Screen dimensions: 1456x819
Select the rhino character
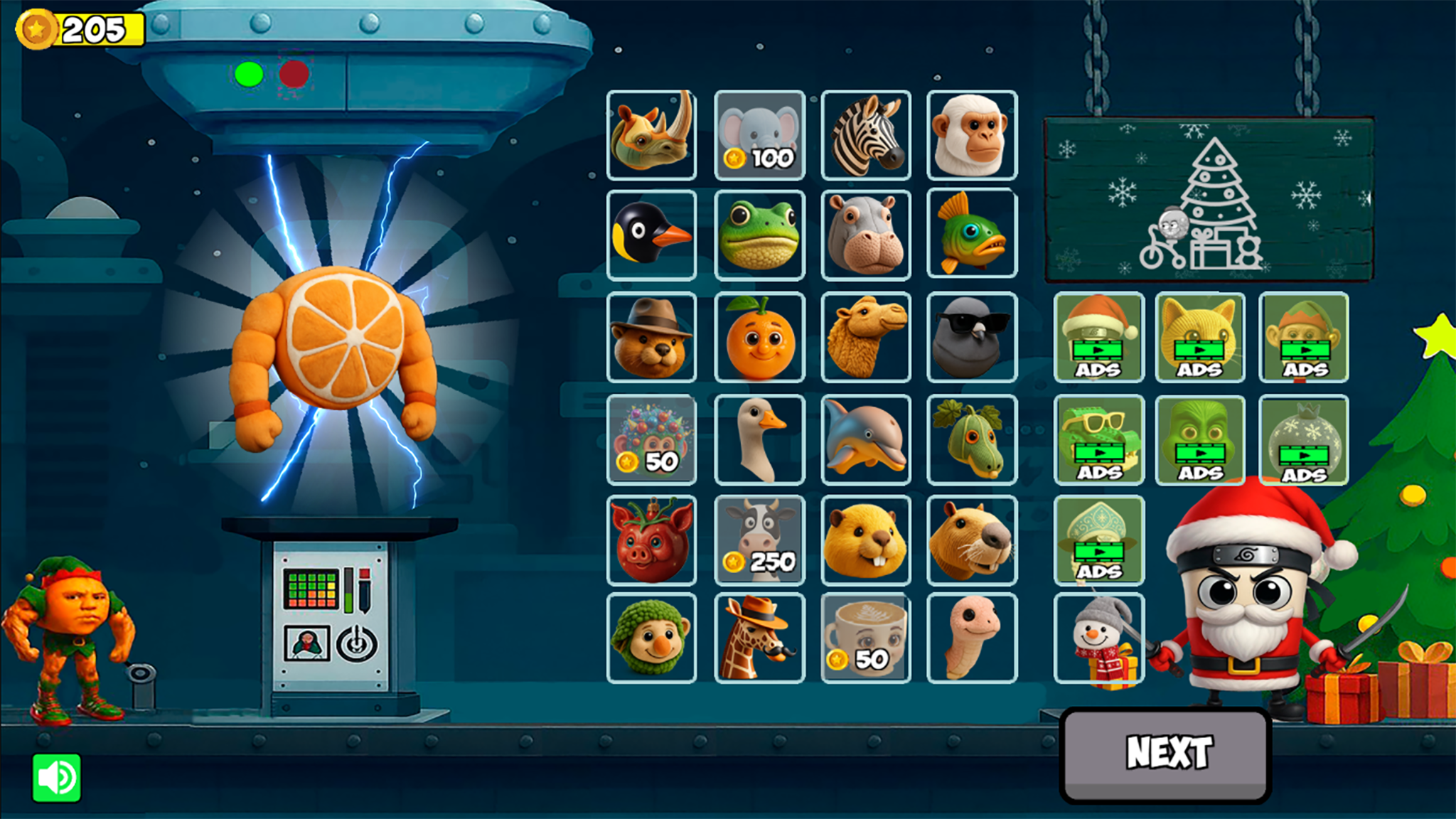pos(651,135)
